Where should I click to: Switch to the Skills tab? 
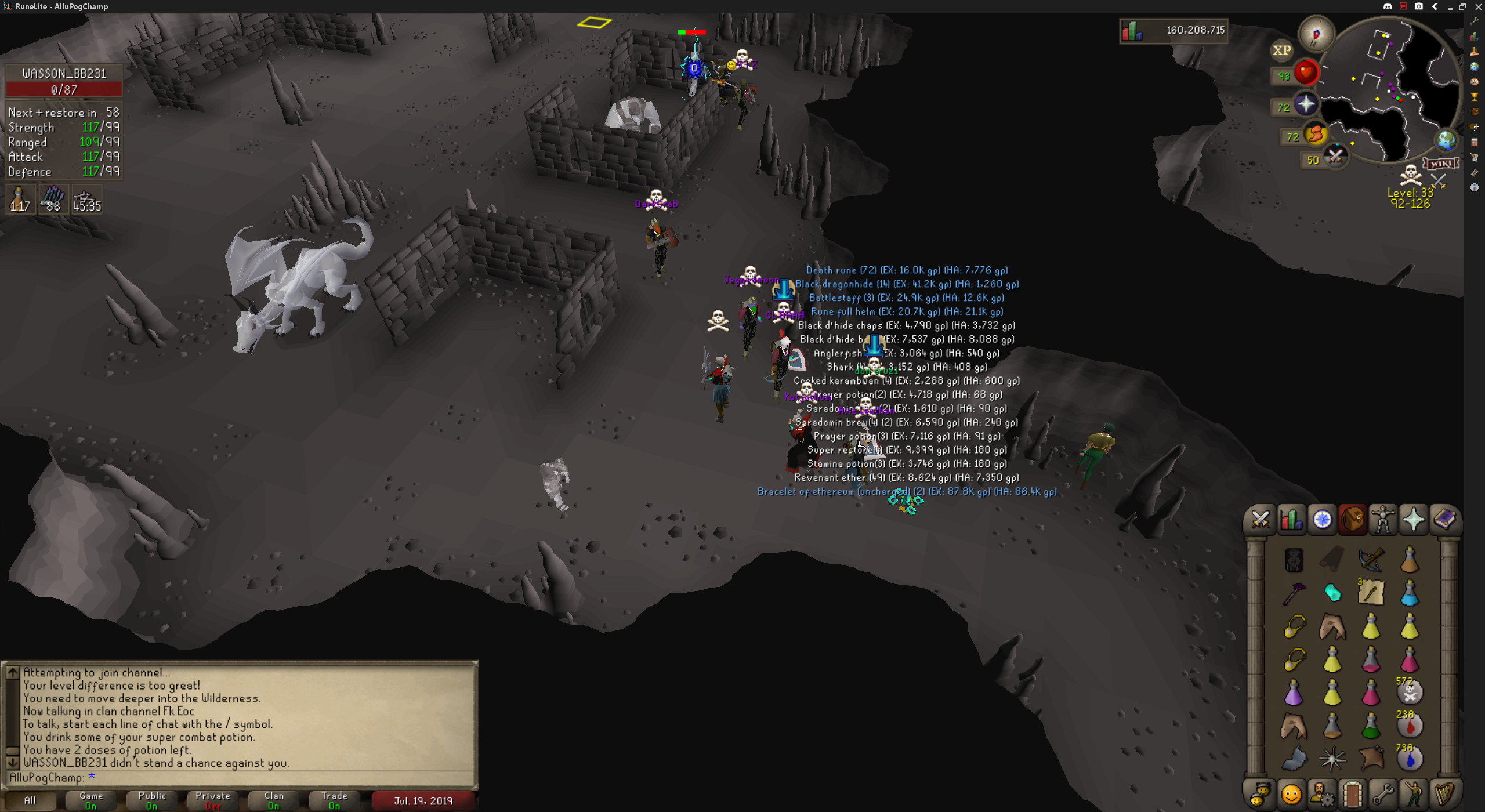click(1291, 519)
